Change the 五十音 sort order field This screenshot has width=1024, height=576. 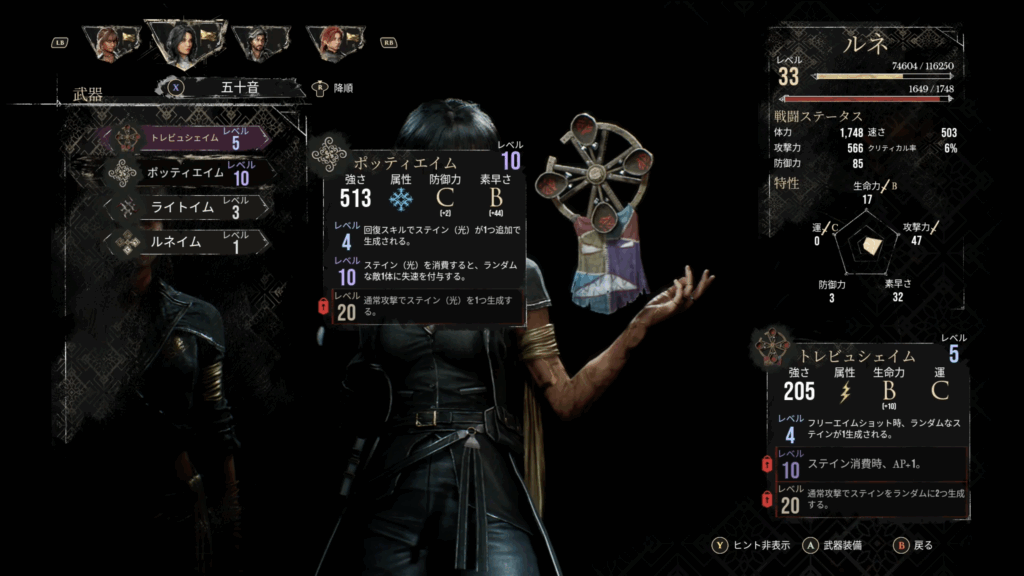[x=238, y=88]
